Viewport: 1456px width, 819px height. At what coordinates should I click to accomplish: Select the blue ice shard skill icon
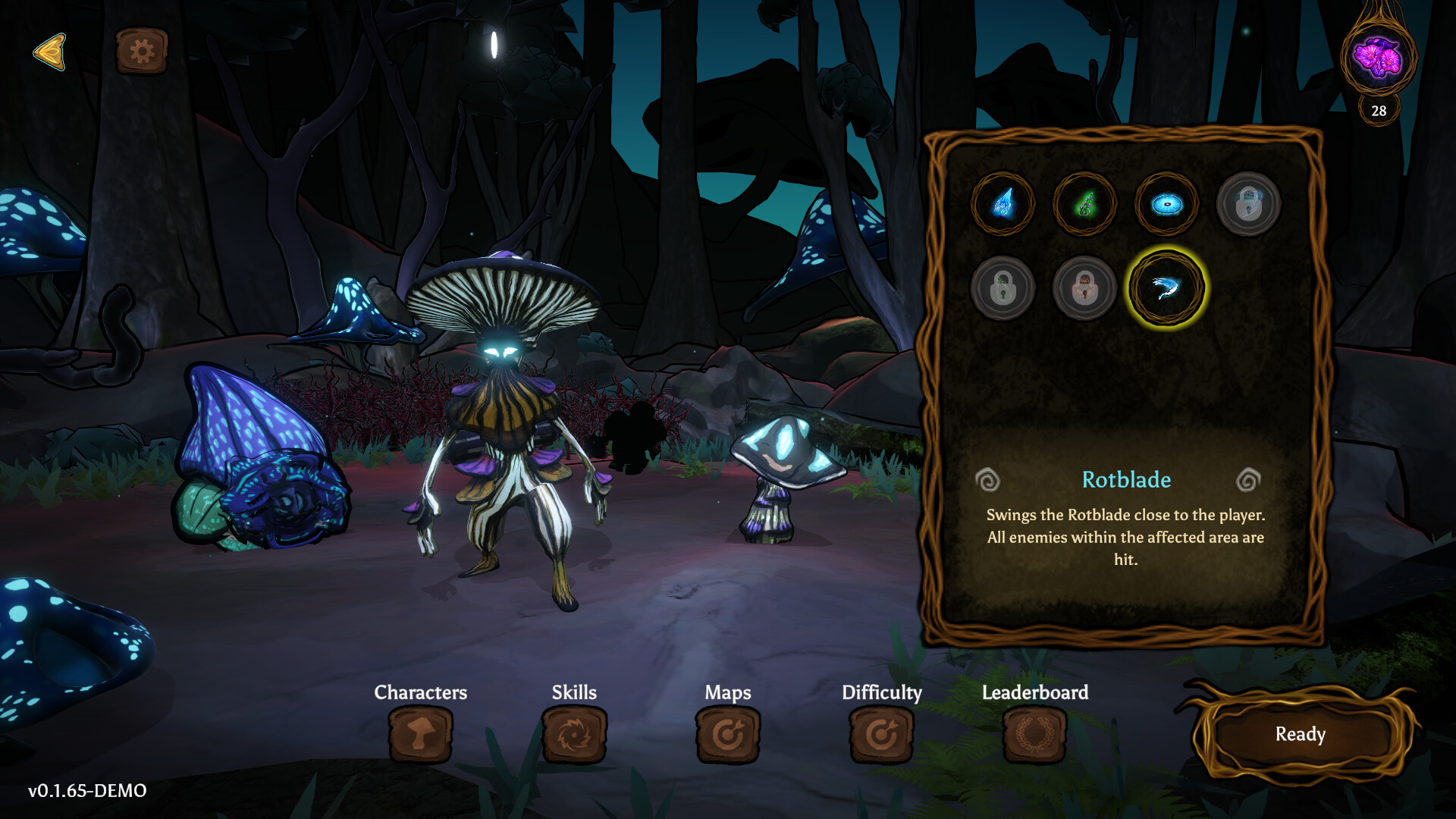1004,203
